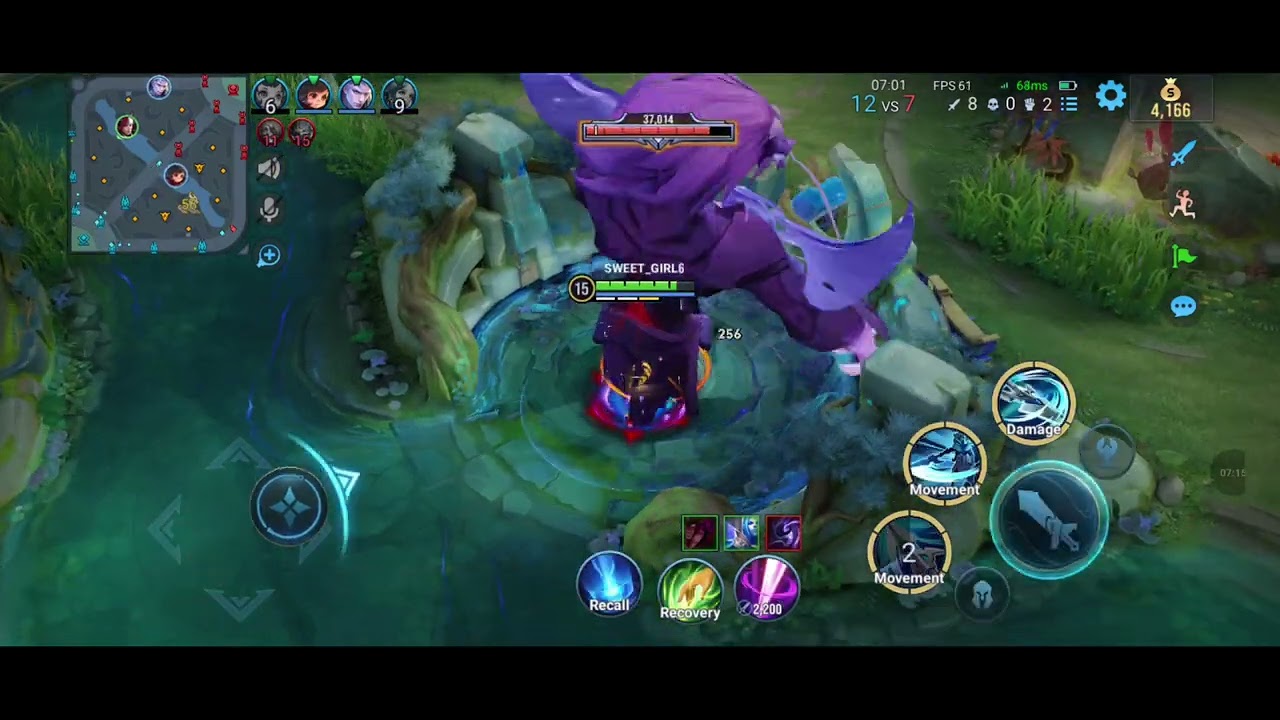Tap the Movement skill on cooldown 2
Viewport: 1280px width, 720px height.
tap(908, 551)
